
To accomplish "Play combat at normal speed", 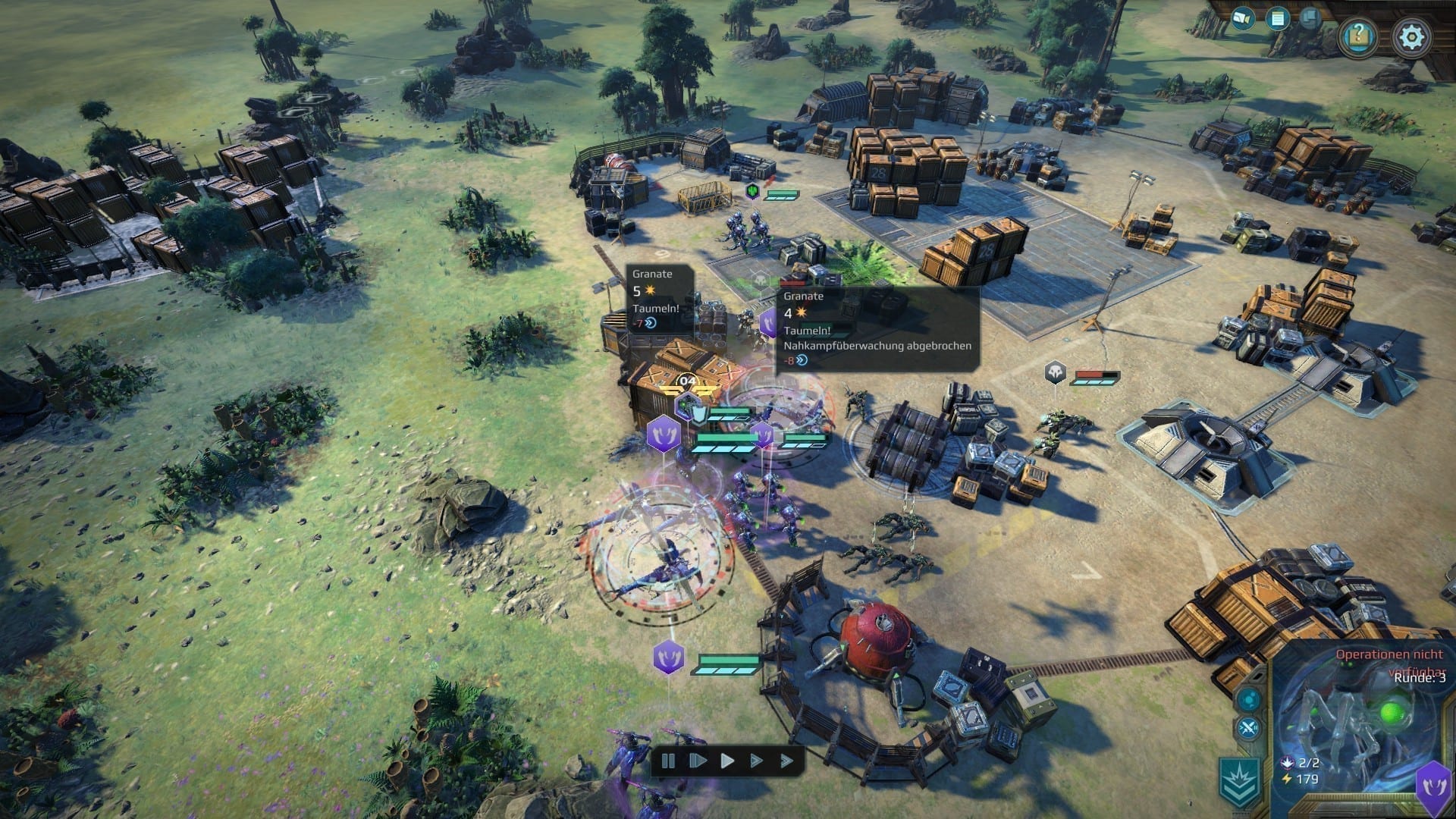I will tap(727, 760).
